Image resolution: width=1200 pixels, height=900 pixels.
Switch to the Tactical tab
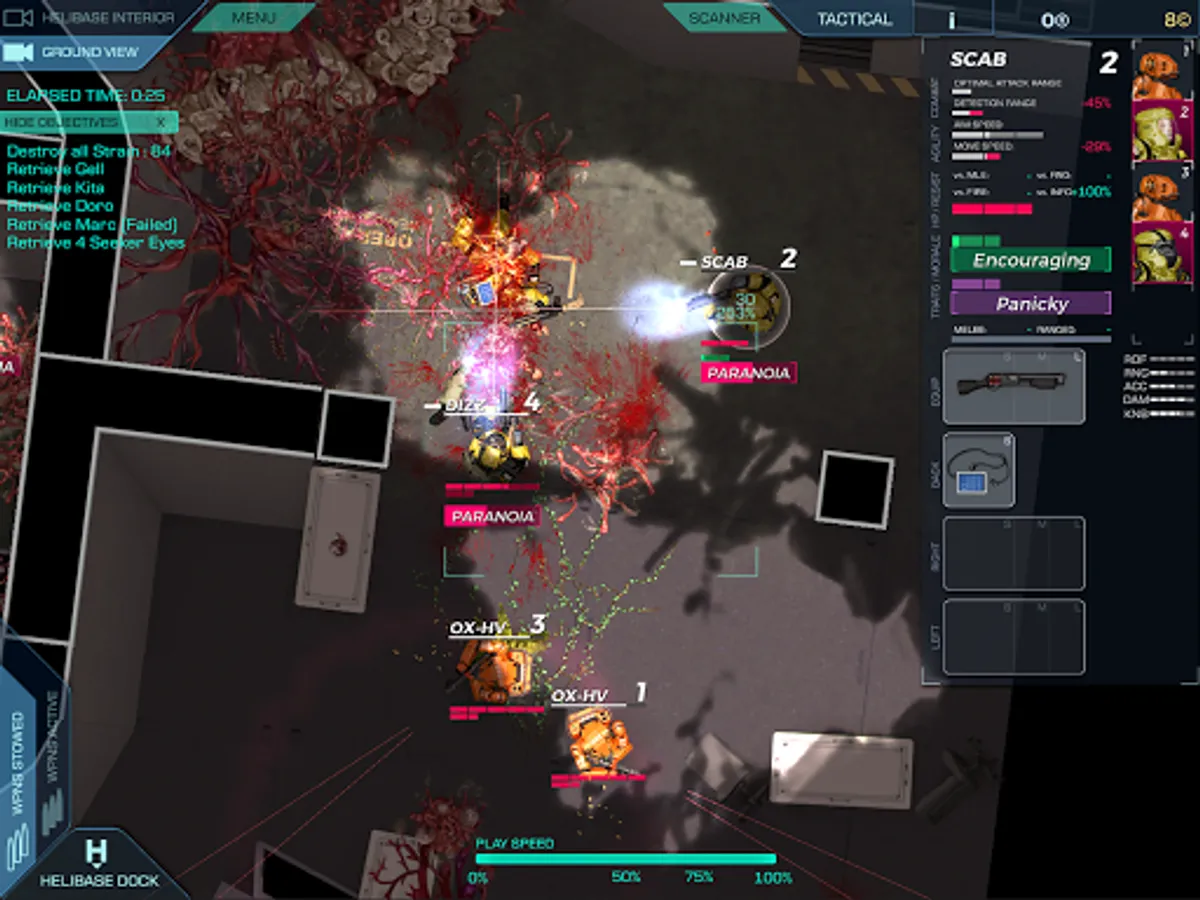click(854, 19)
